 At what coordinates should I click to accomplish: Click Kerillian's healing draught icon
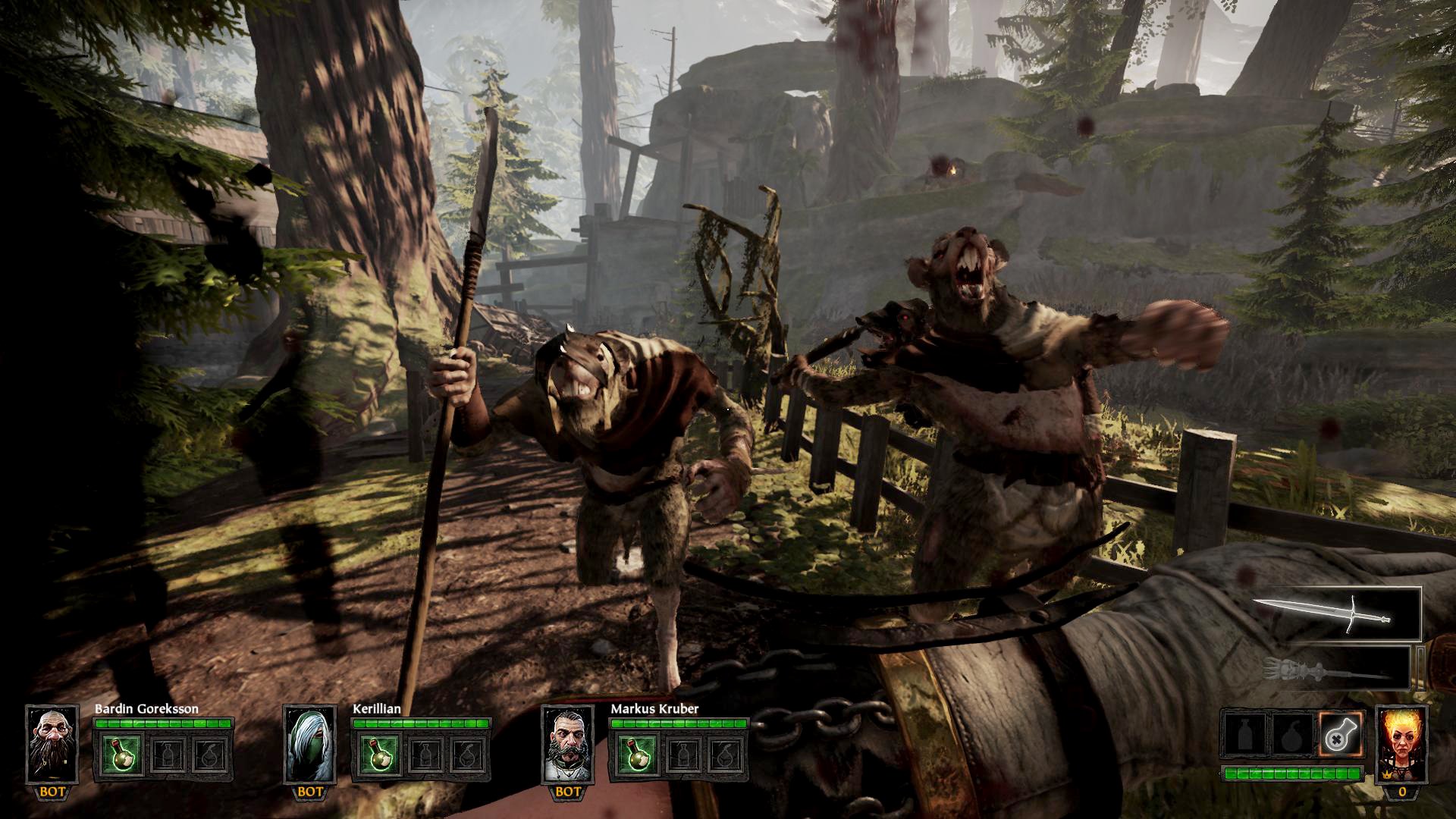point(379,755)
